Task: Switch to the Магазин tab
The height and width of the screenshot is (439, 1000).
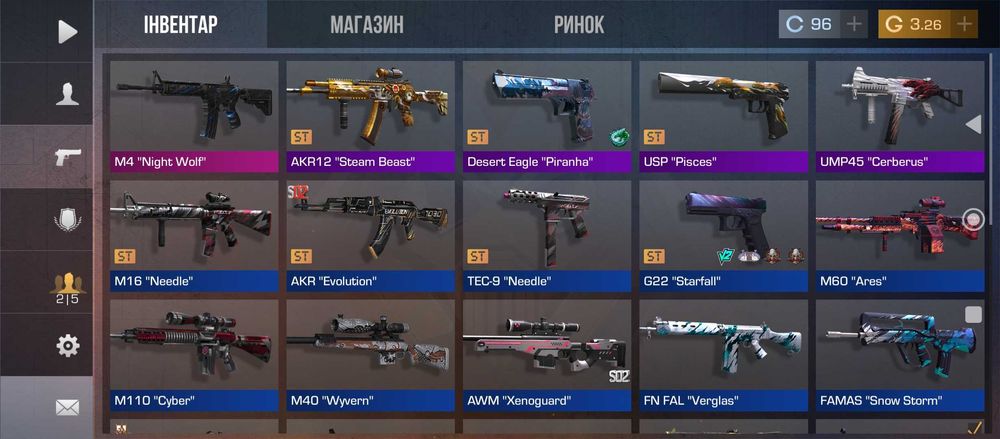Action: [x=366, y=25]
